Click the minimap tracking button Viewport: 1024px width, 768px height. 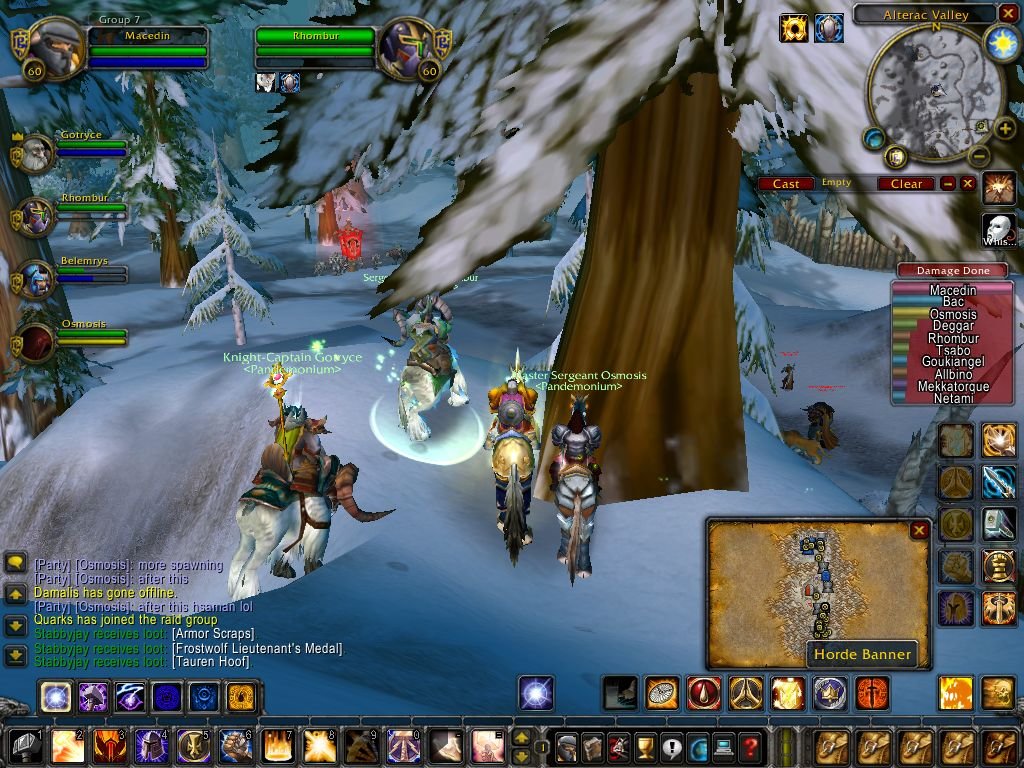pos(874,138)
